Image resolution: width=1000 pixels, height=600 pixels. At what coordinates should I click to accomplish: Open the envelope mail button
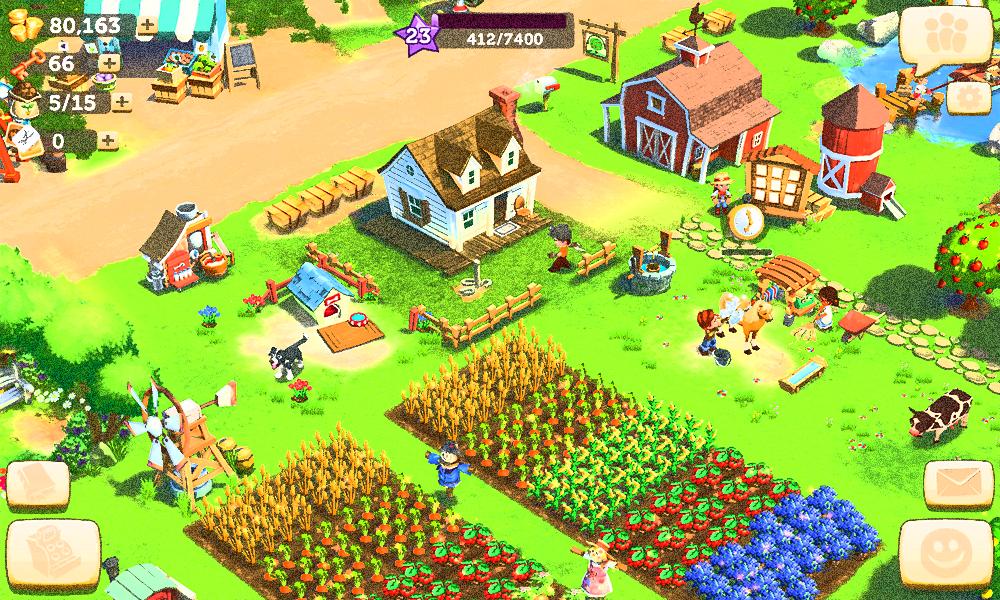click(957, 485)
